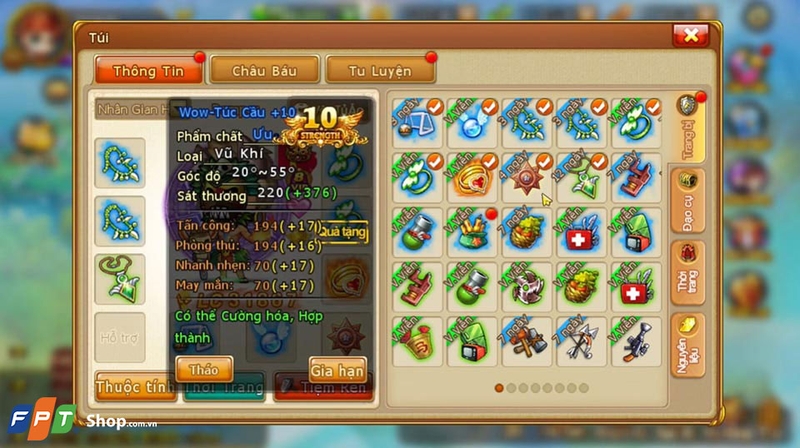
Task: Open the Châu Báu tab
Action: pyautogui.click(x=264, y=70)
